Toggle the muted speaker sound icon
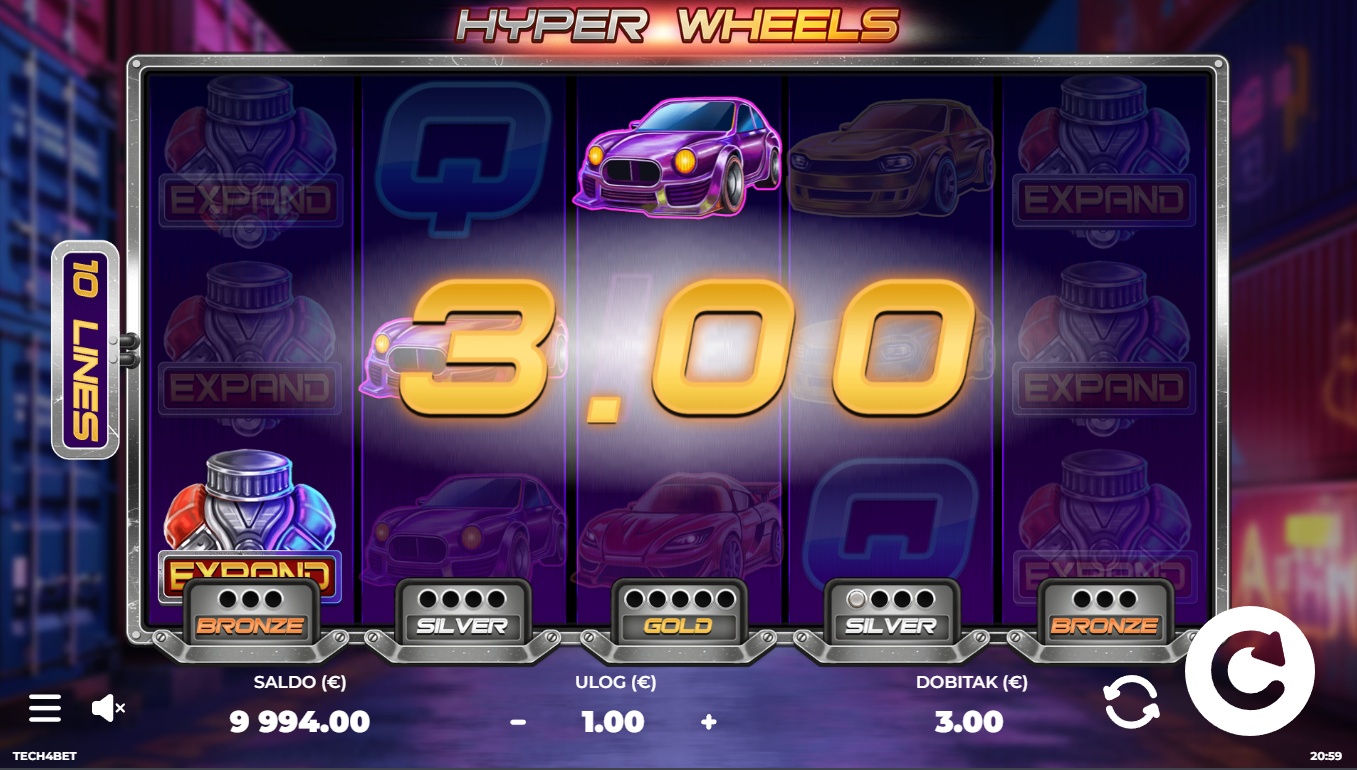 pyautogui.click(x=107, y=708)
